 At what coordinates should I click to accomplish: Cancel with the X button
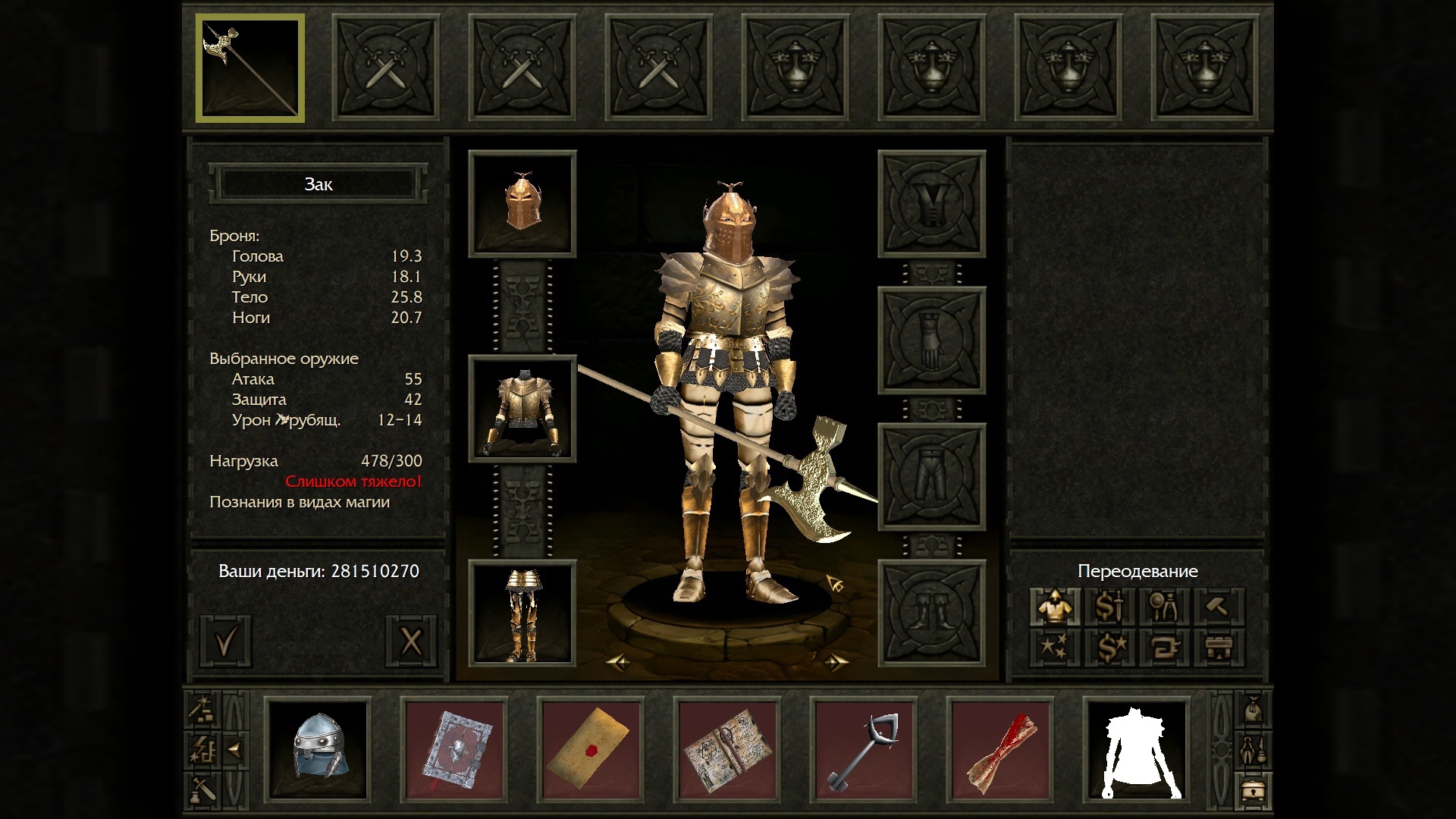click(x=411, y=642)
